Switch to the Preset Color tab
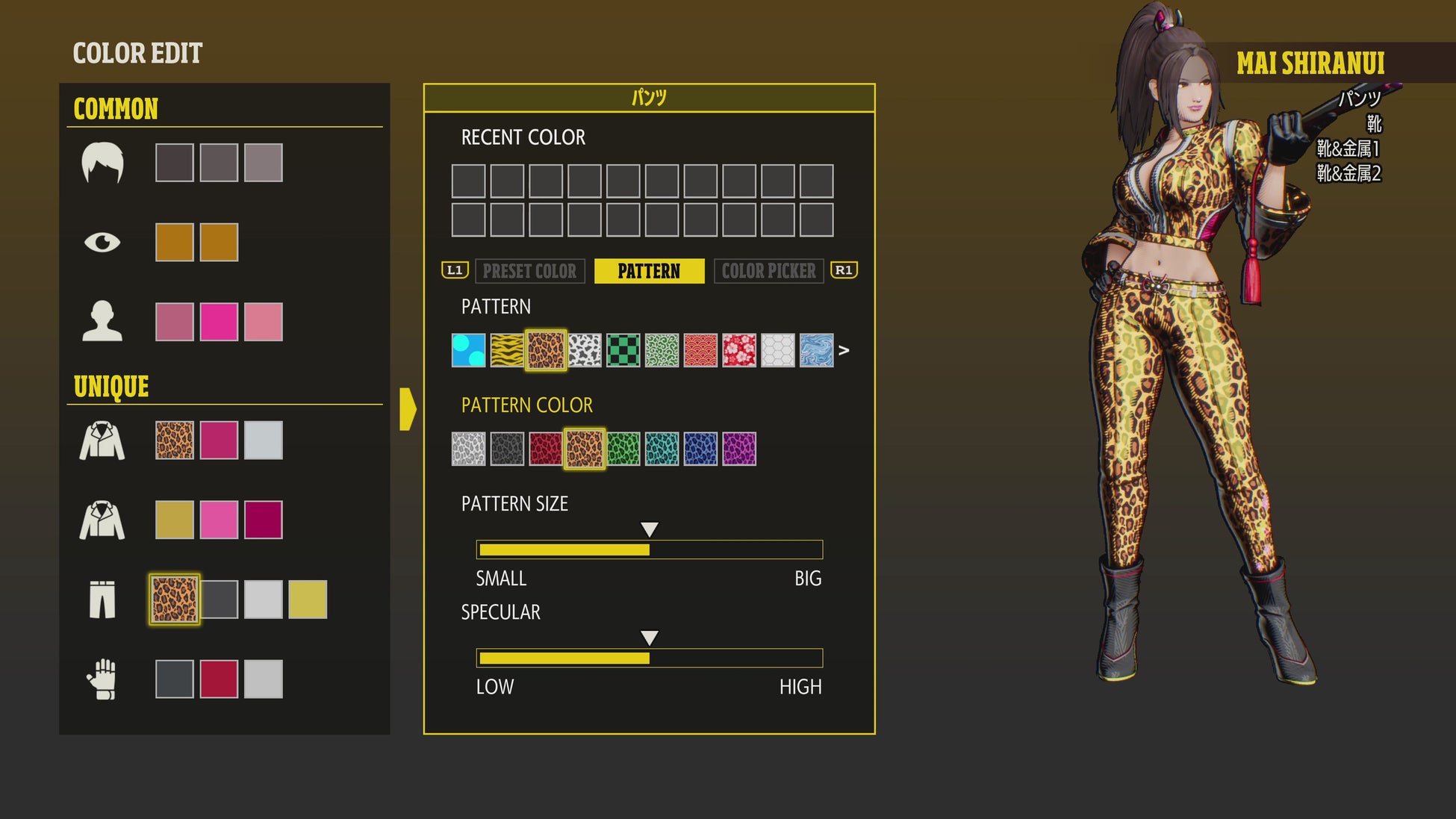Viewport: 1456px width, 819px height. coord(529,271)
